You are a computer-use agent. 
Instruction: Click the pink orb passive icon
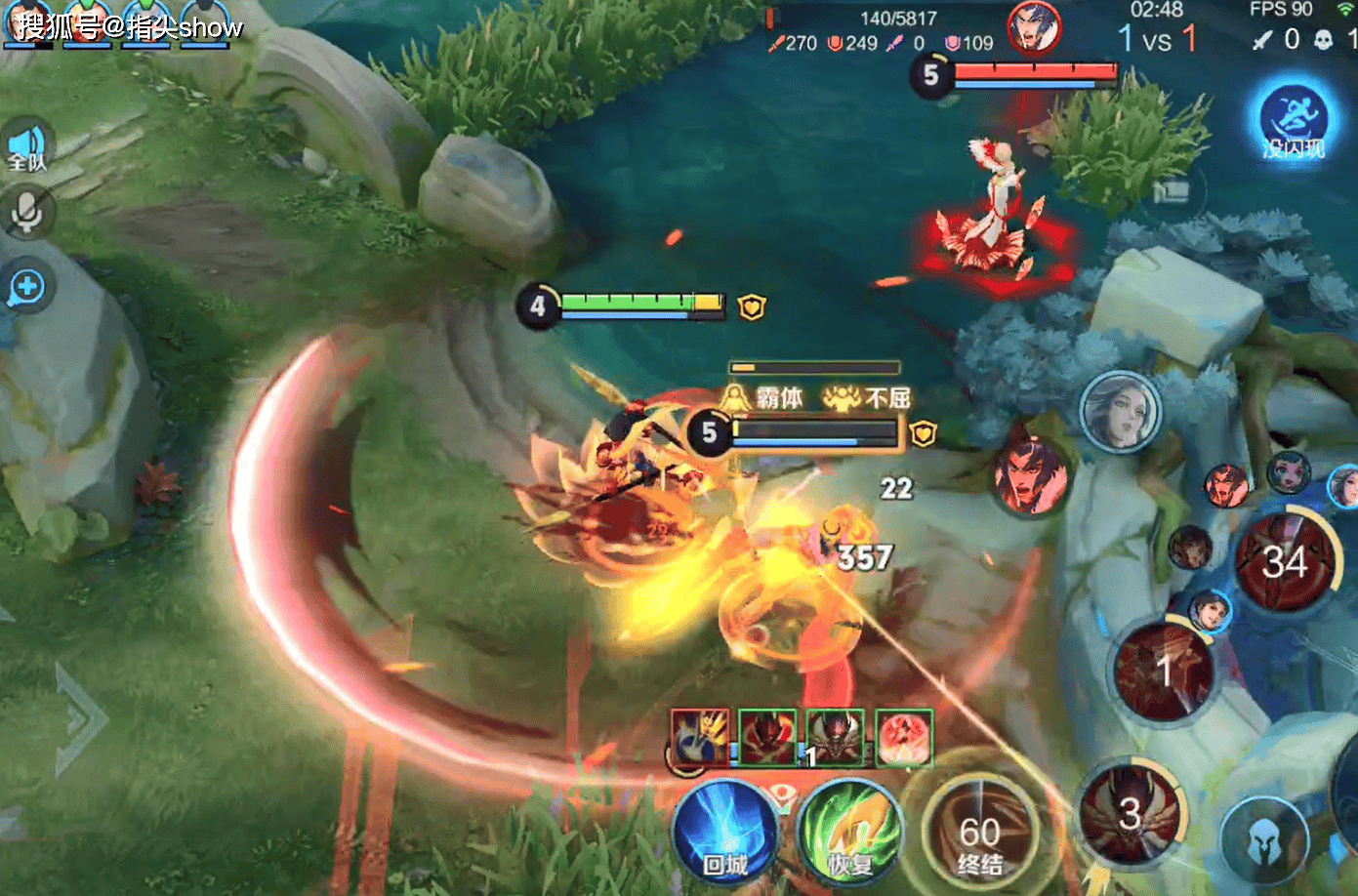[904, 737]
